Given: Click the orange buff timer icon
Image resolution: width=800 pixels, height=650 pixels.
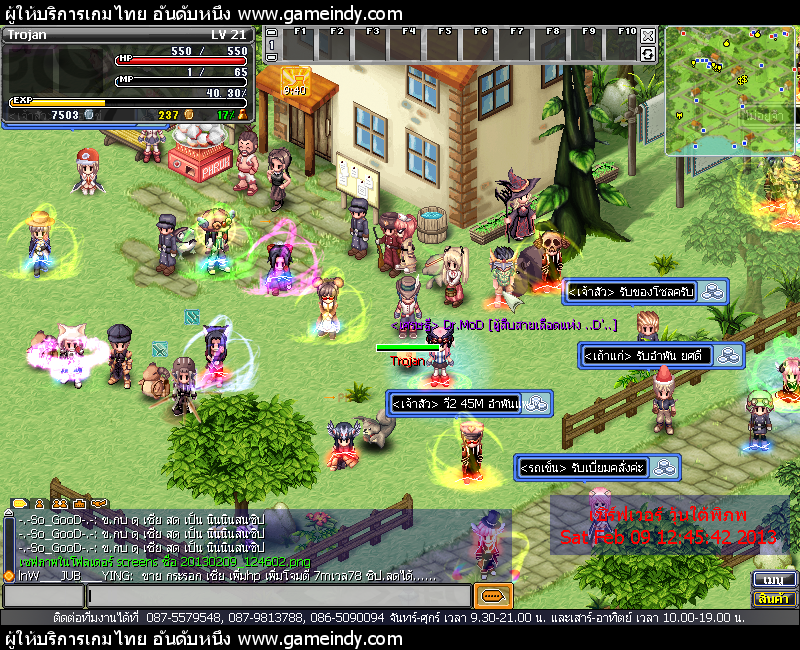Looking at the screenshot, I should point(294,80).
